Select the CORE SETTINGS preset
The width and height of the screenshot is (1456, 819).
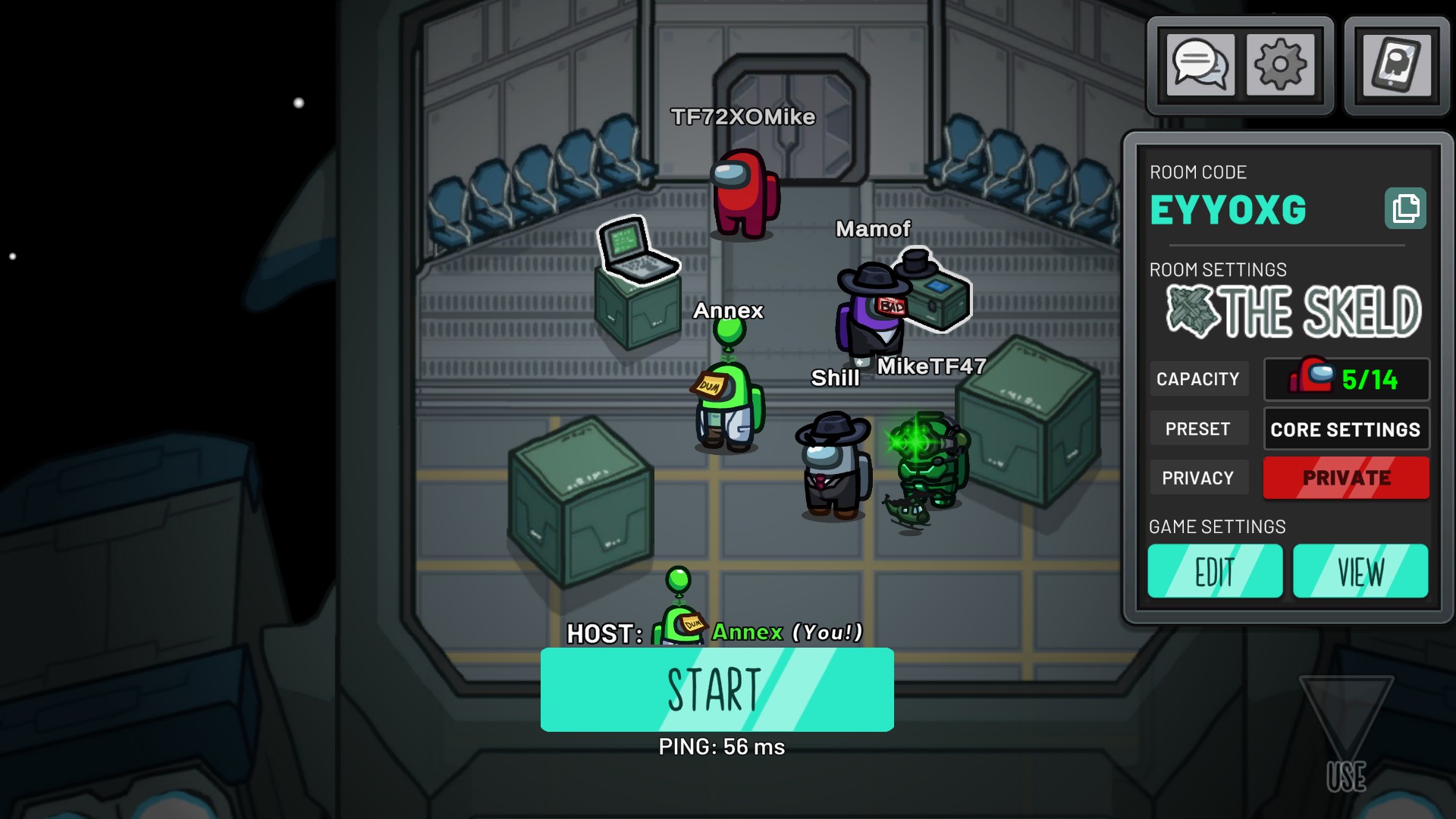[x=1346, y=429]
